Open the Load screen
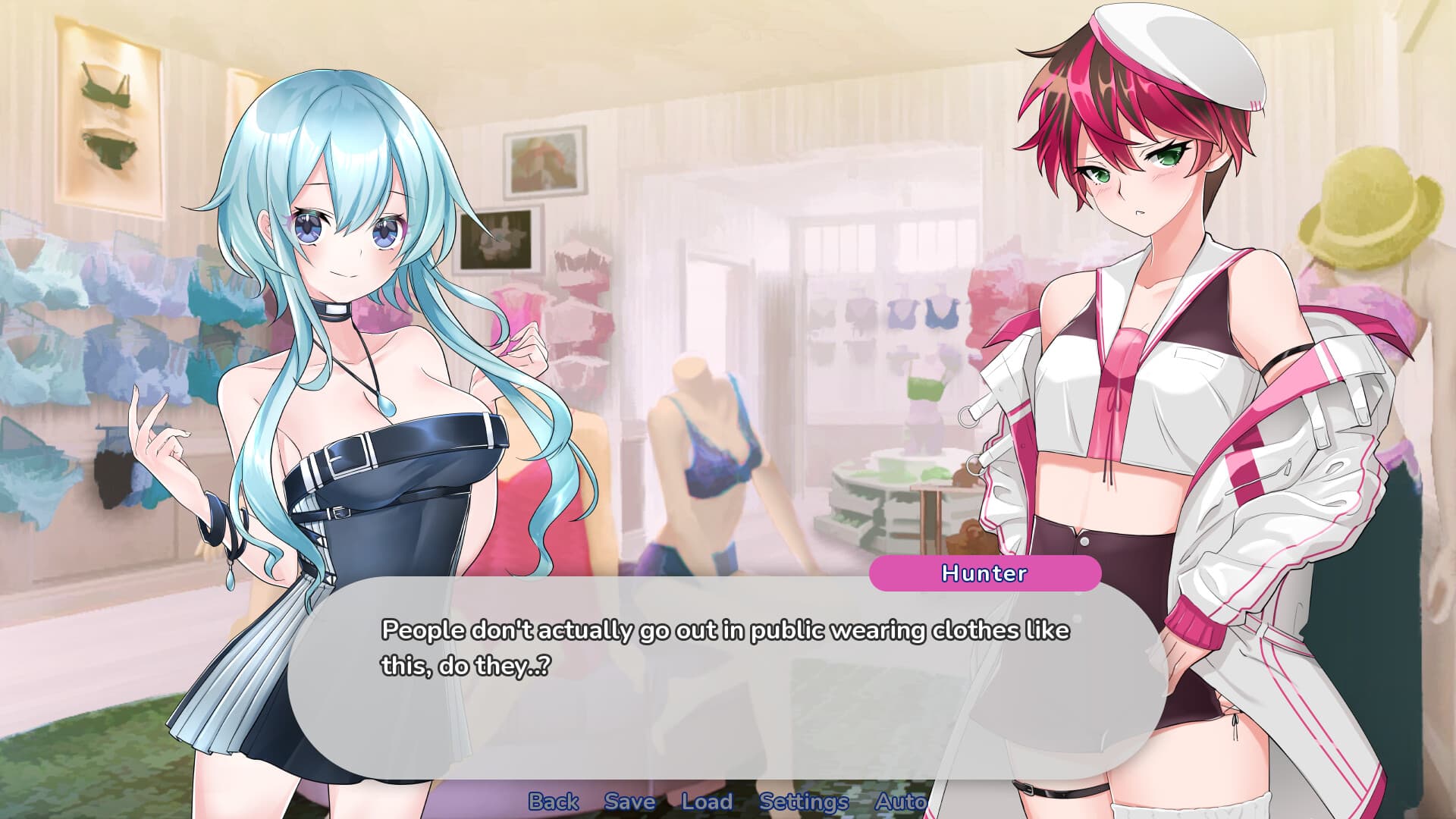 tap(707, 802)
